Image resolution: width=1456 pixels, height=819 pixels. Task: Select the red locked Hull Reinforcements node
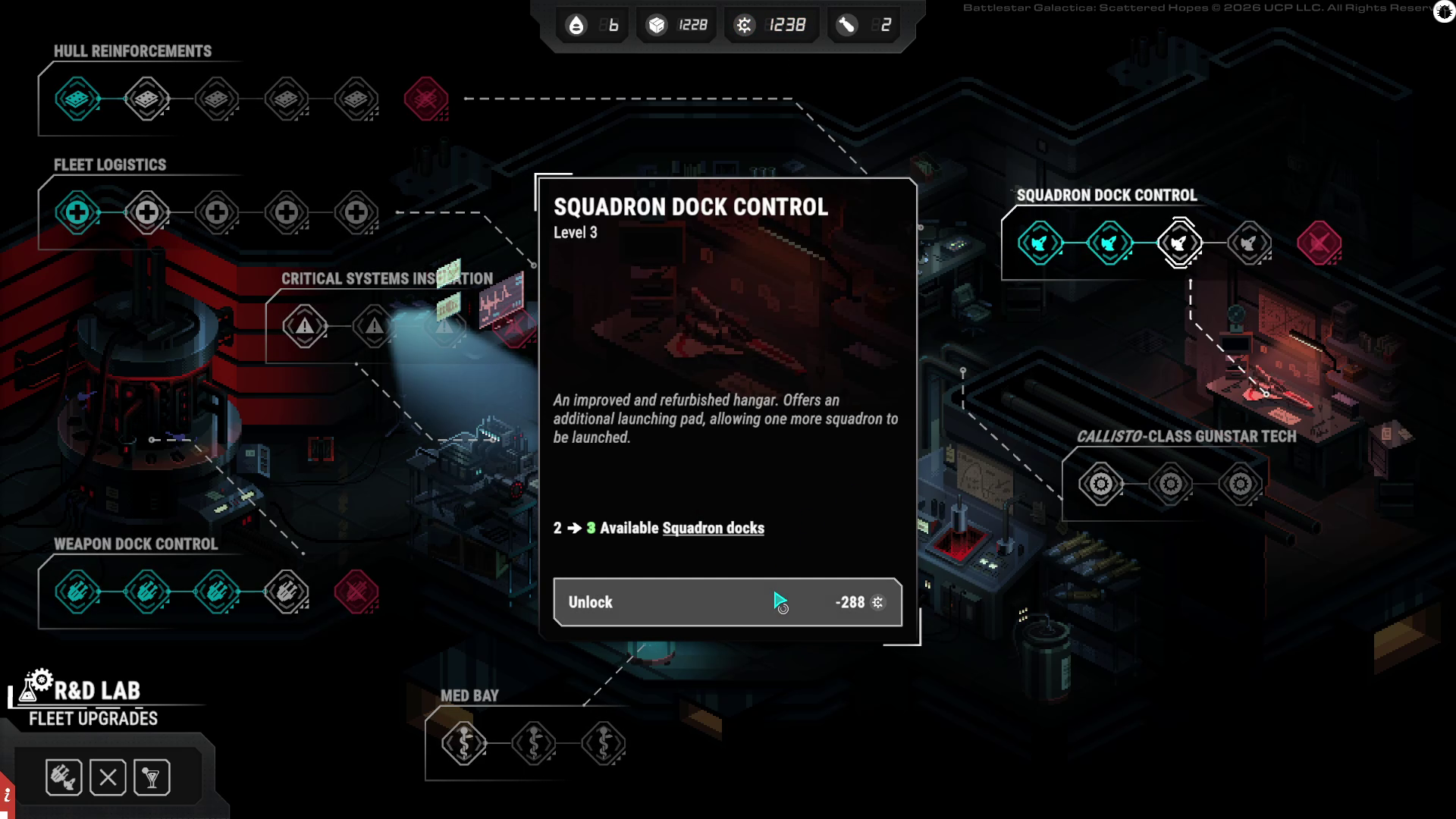coord(425,99)
